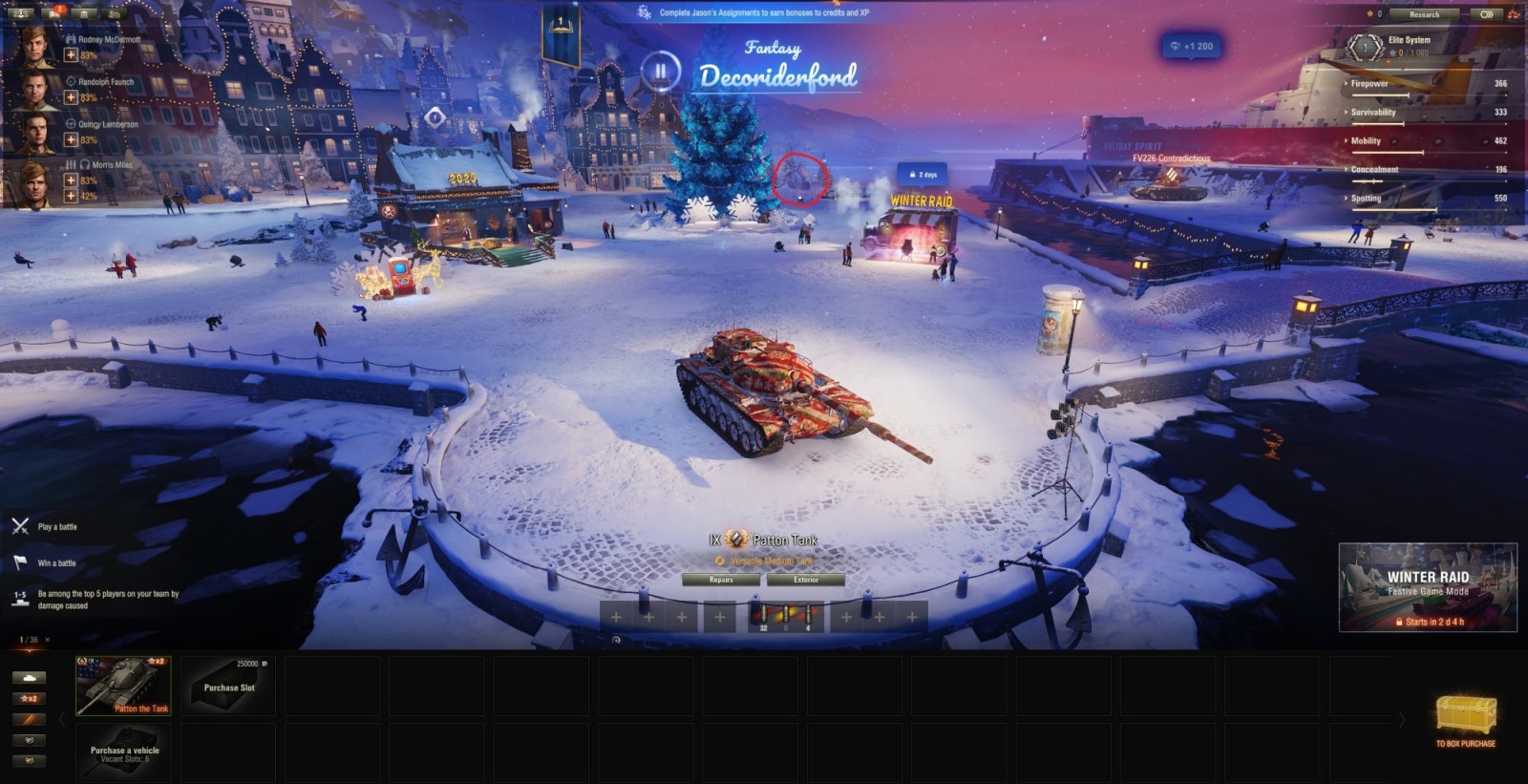Select the Patton the Tank vehicle card
Screen dimensions: 1528x784
pos(123,685)
